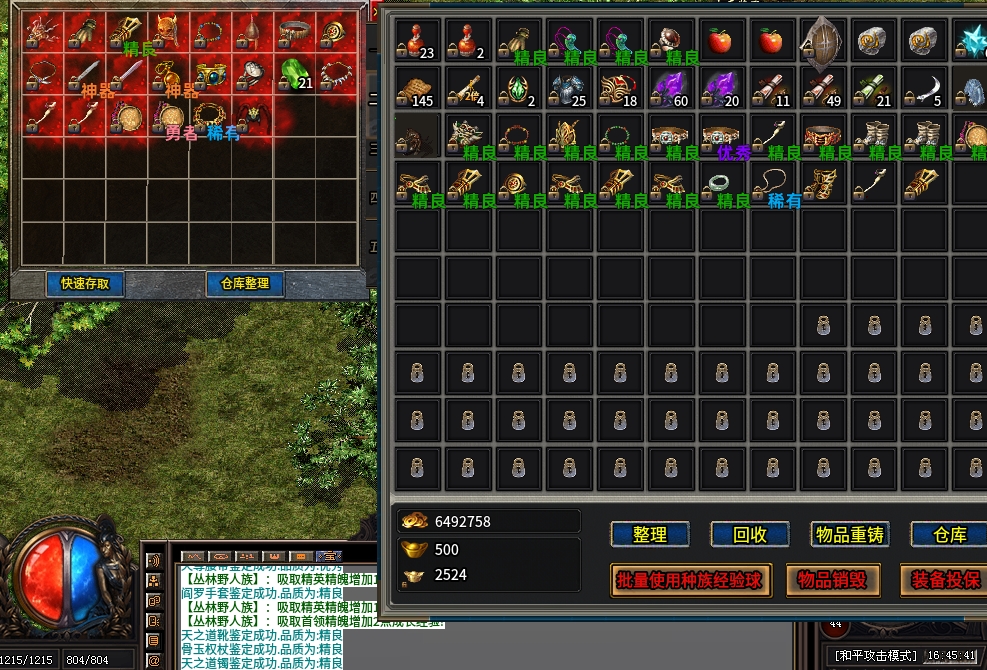
Task: Choose the 物品重铸 reforge button
Action: pos(850,535)
